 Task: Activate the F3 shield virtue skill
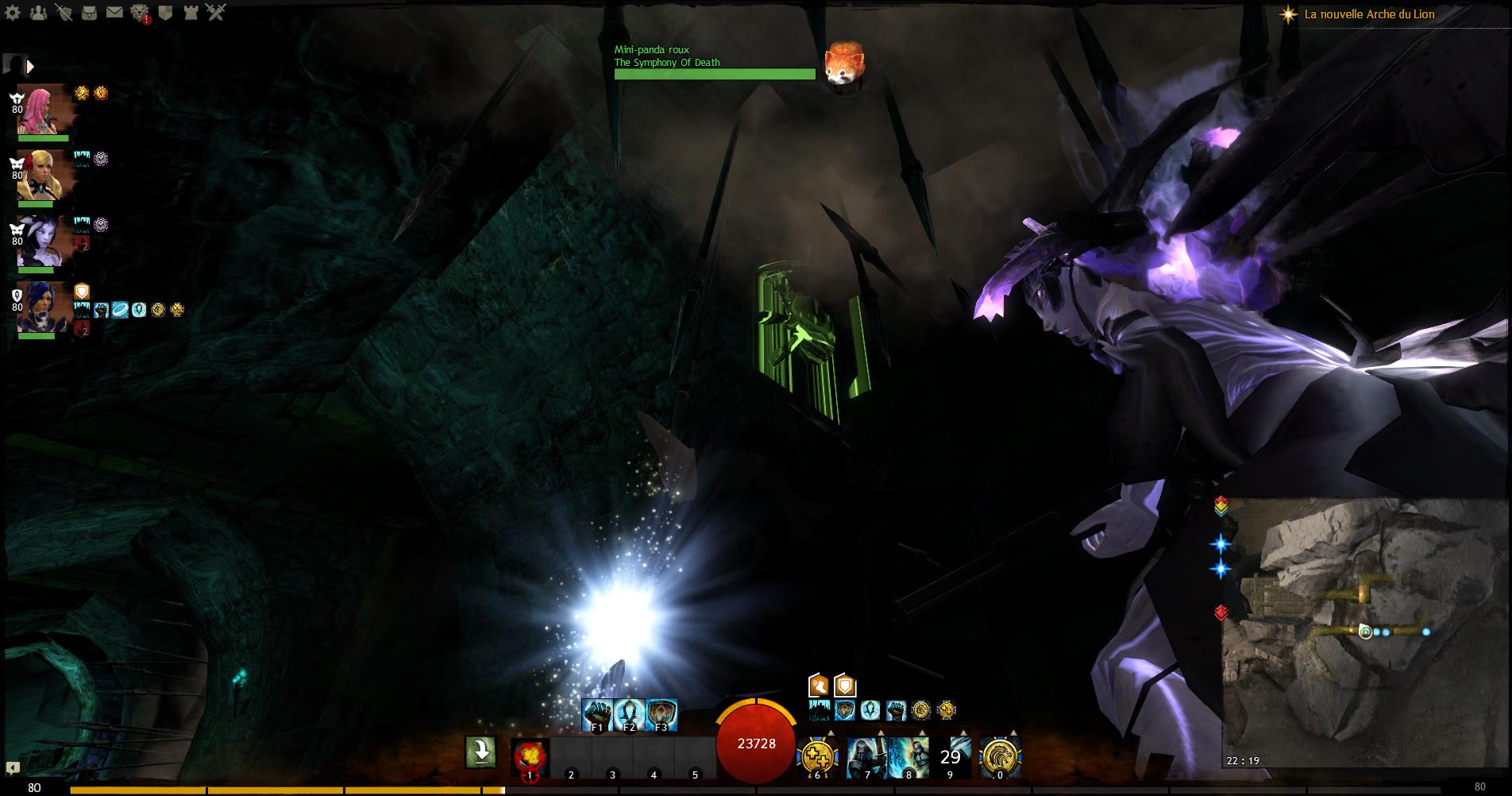point(661,714)
